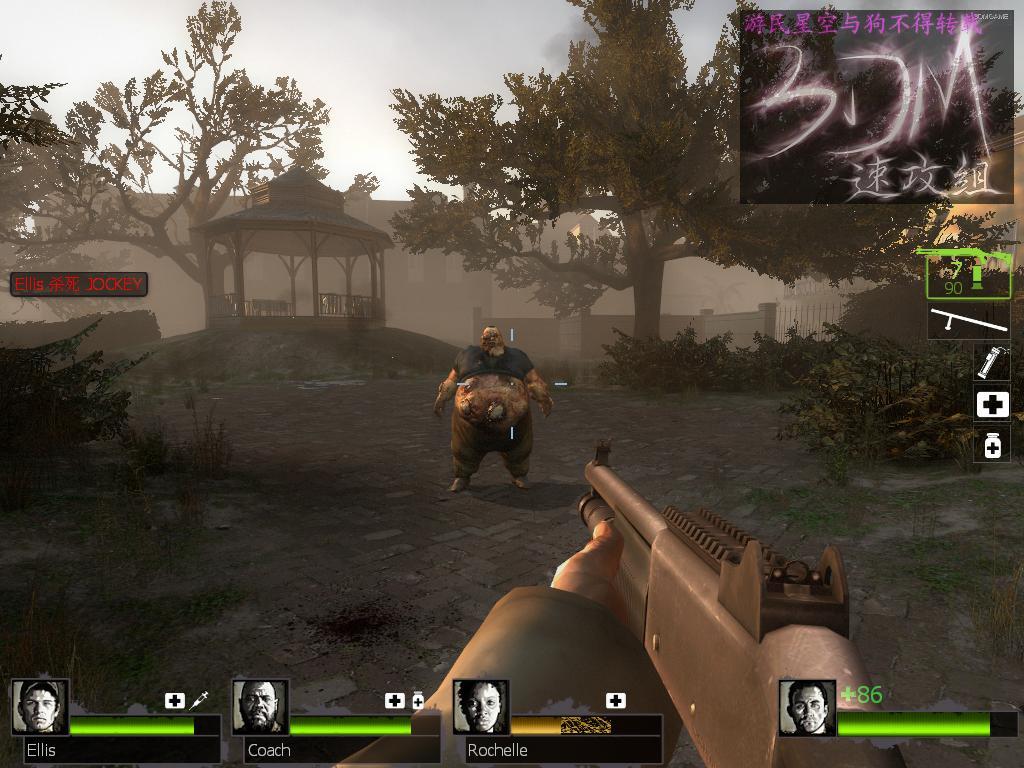The height and width of the screenshot is (768, 1024).
Task: Select the pain pills slot
Action: [992, 445]
